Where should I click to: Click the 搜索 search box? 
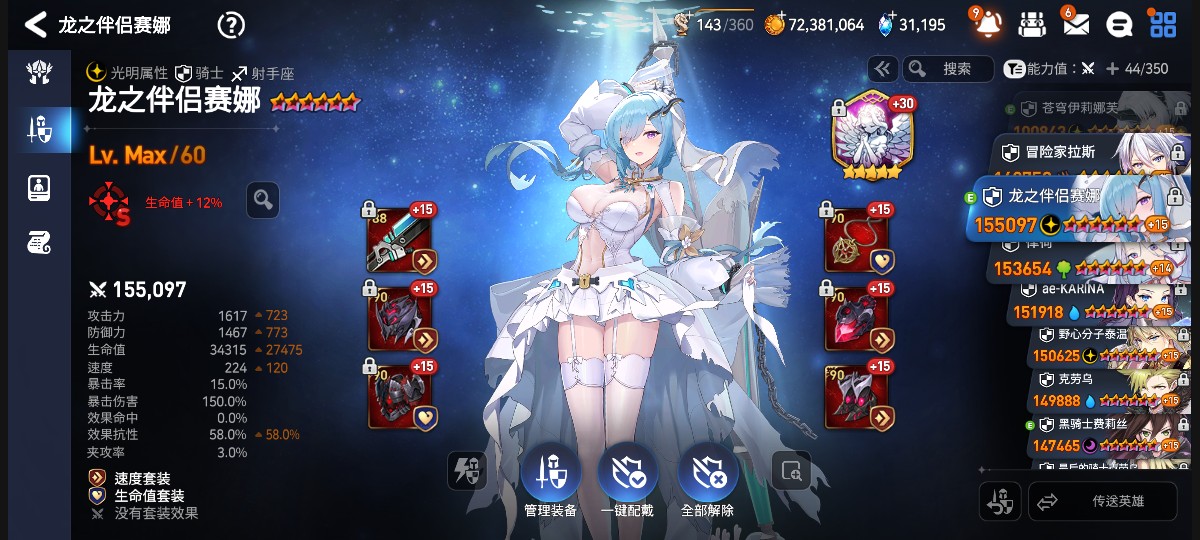pos(948,69)
